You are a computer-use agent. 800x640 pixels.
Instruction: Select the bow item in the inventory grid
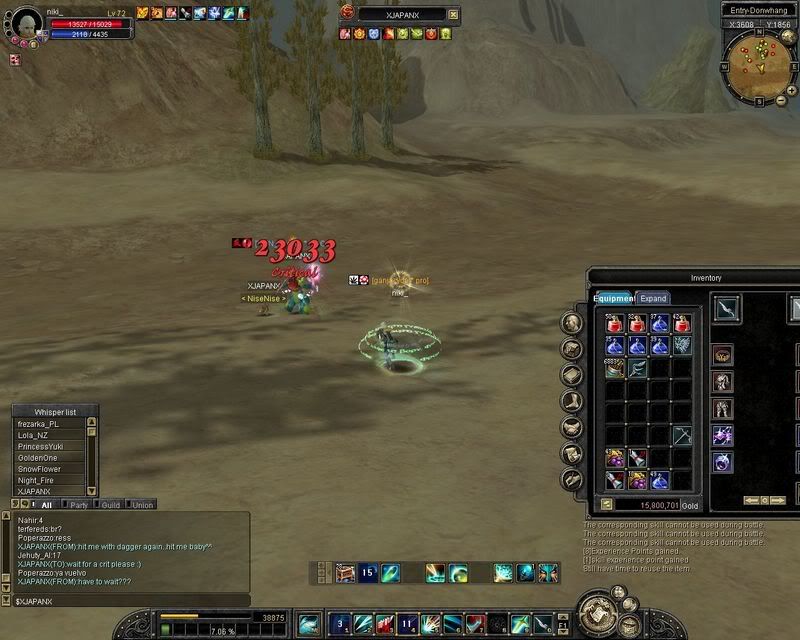tap(681, 436)
